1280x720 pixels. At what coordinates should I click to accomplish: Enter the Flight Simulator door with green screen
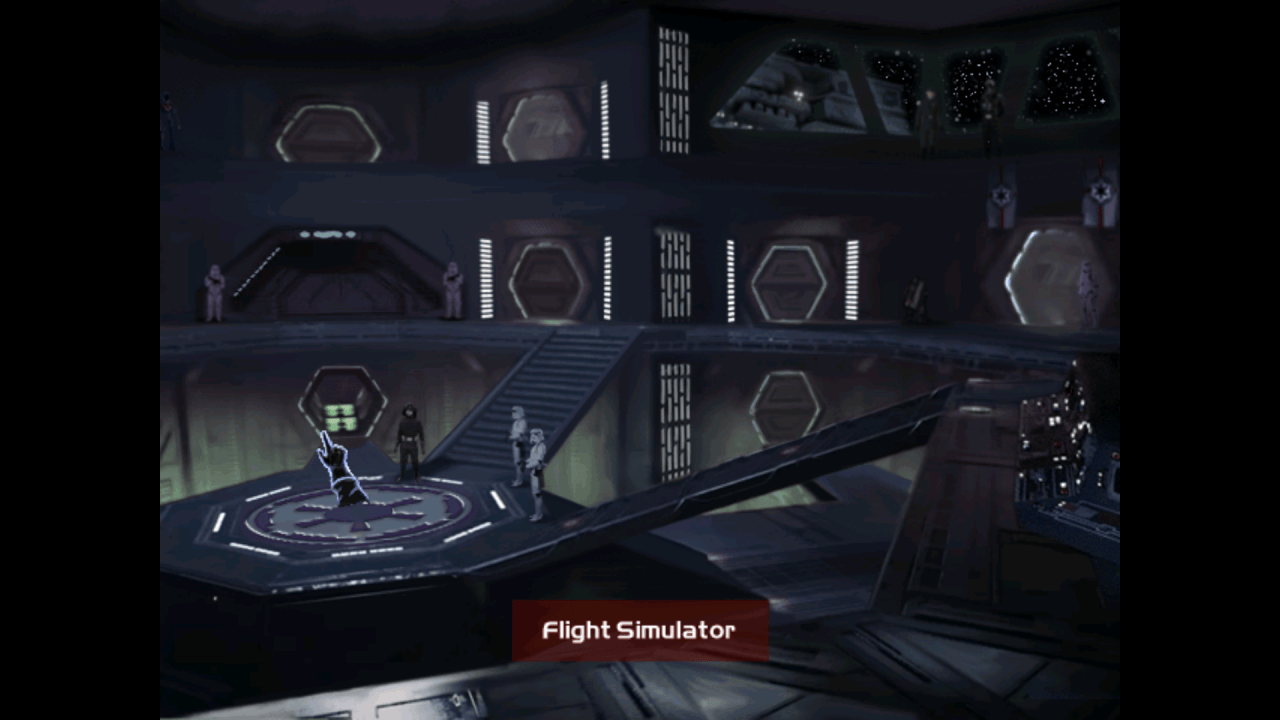(x=342, y=404)
